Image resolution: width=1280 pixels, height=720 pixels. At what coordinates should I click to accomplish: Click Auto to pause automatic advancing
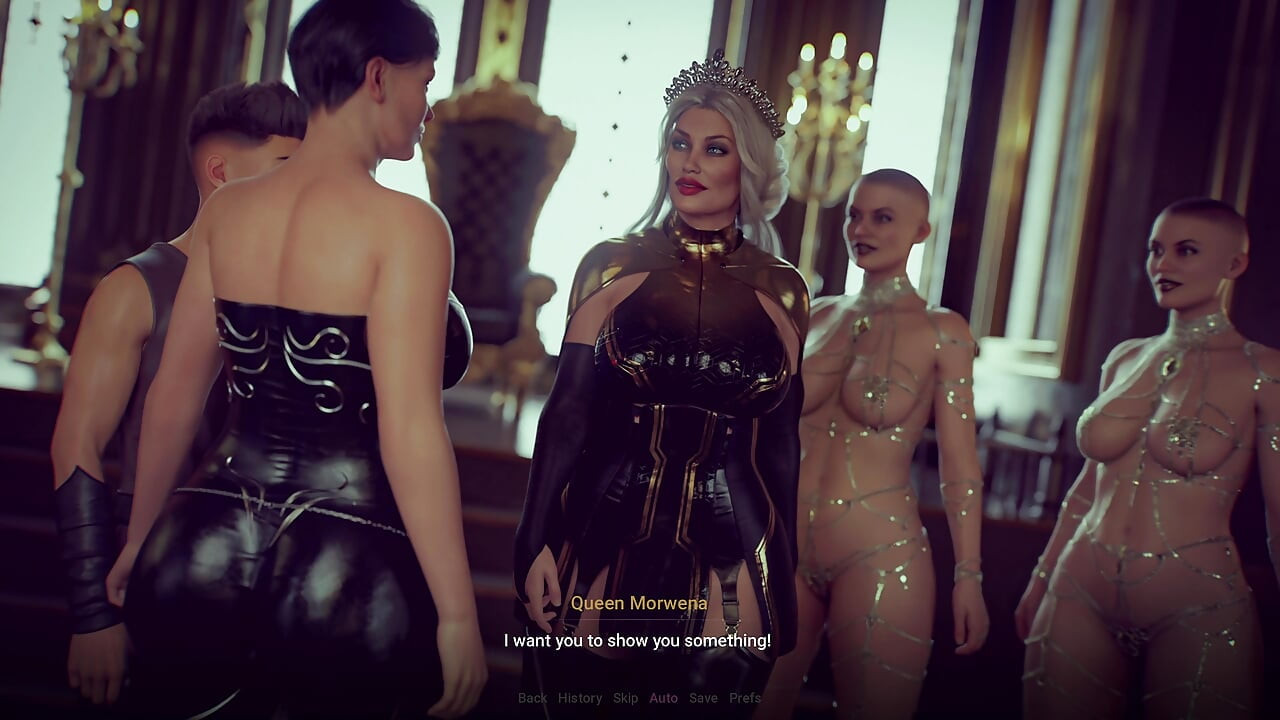click(x=662, y=699)
